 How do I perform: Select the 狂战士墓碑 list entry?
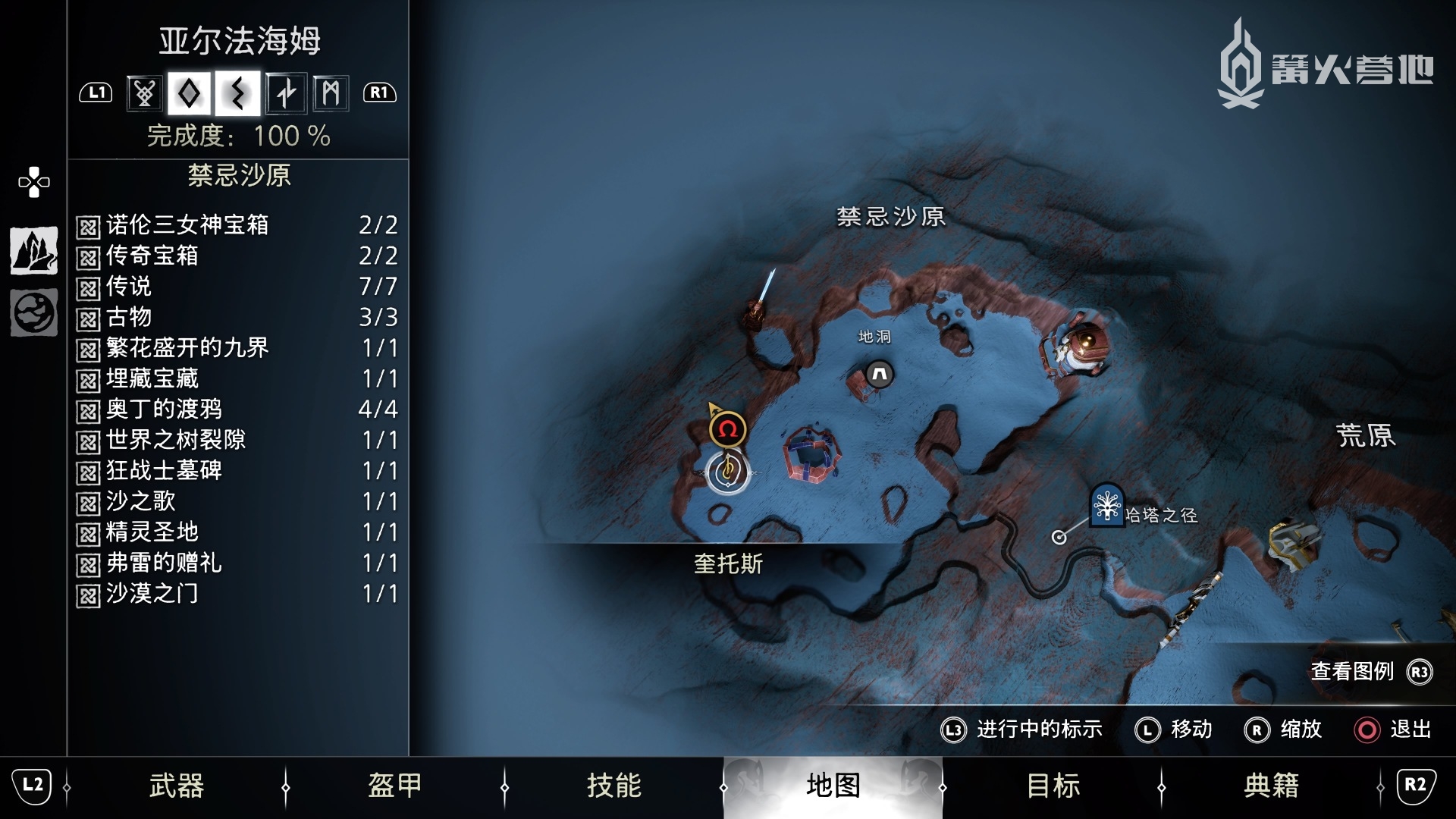point(237,471)
